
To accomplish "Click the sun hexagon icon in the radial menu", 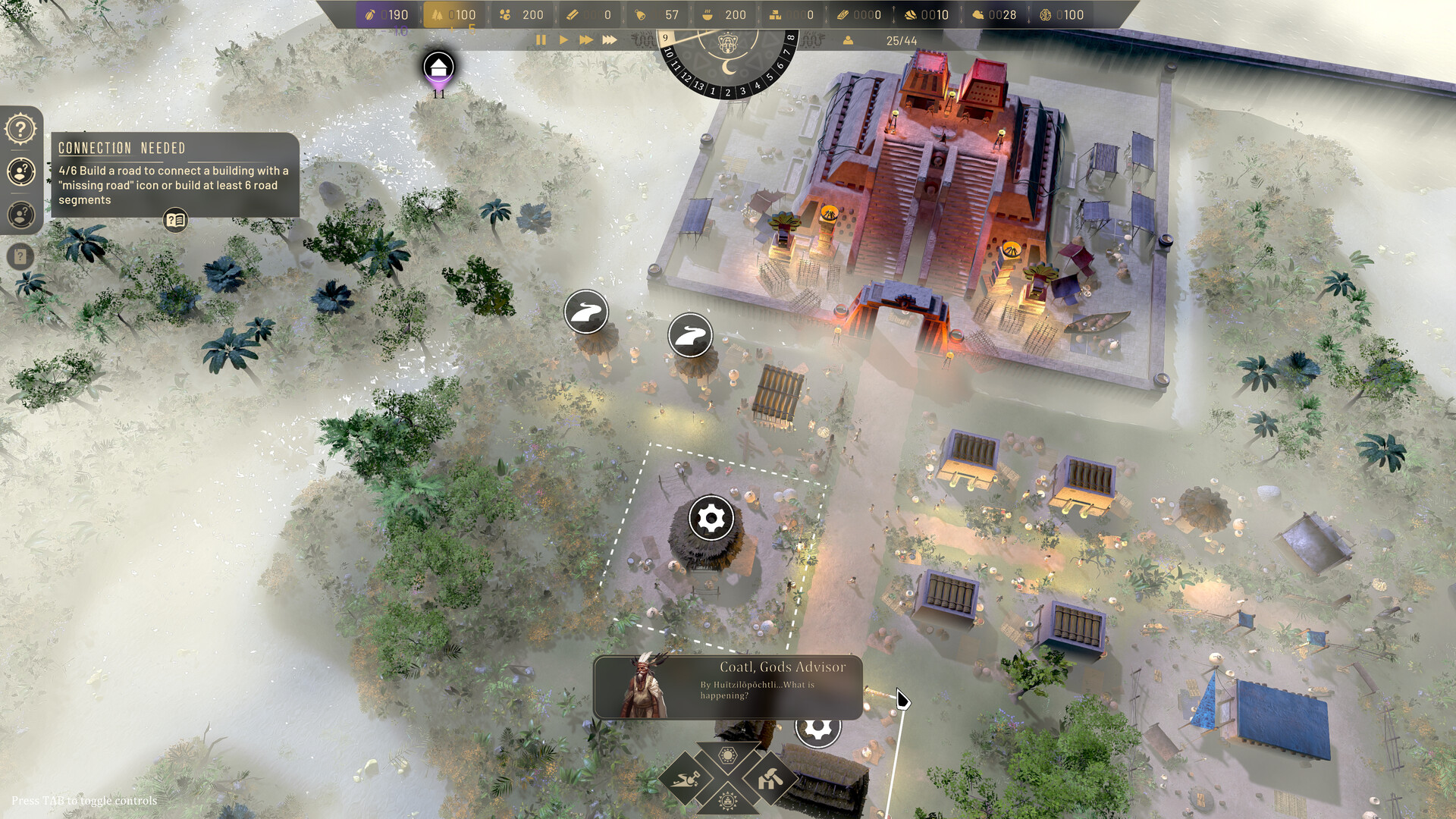I will pyautogui.click(x=728, y=755).
